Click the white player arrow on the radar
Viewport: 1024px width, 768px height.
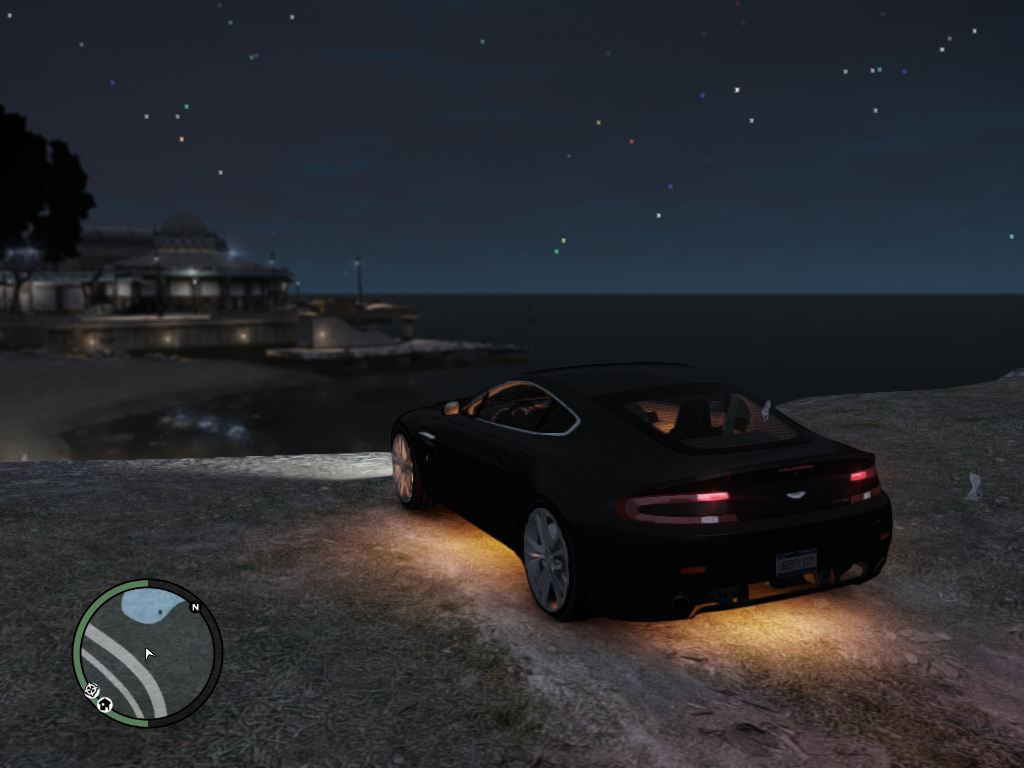point(150,654)
